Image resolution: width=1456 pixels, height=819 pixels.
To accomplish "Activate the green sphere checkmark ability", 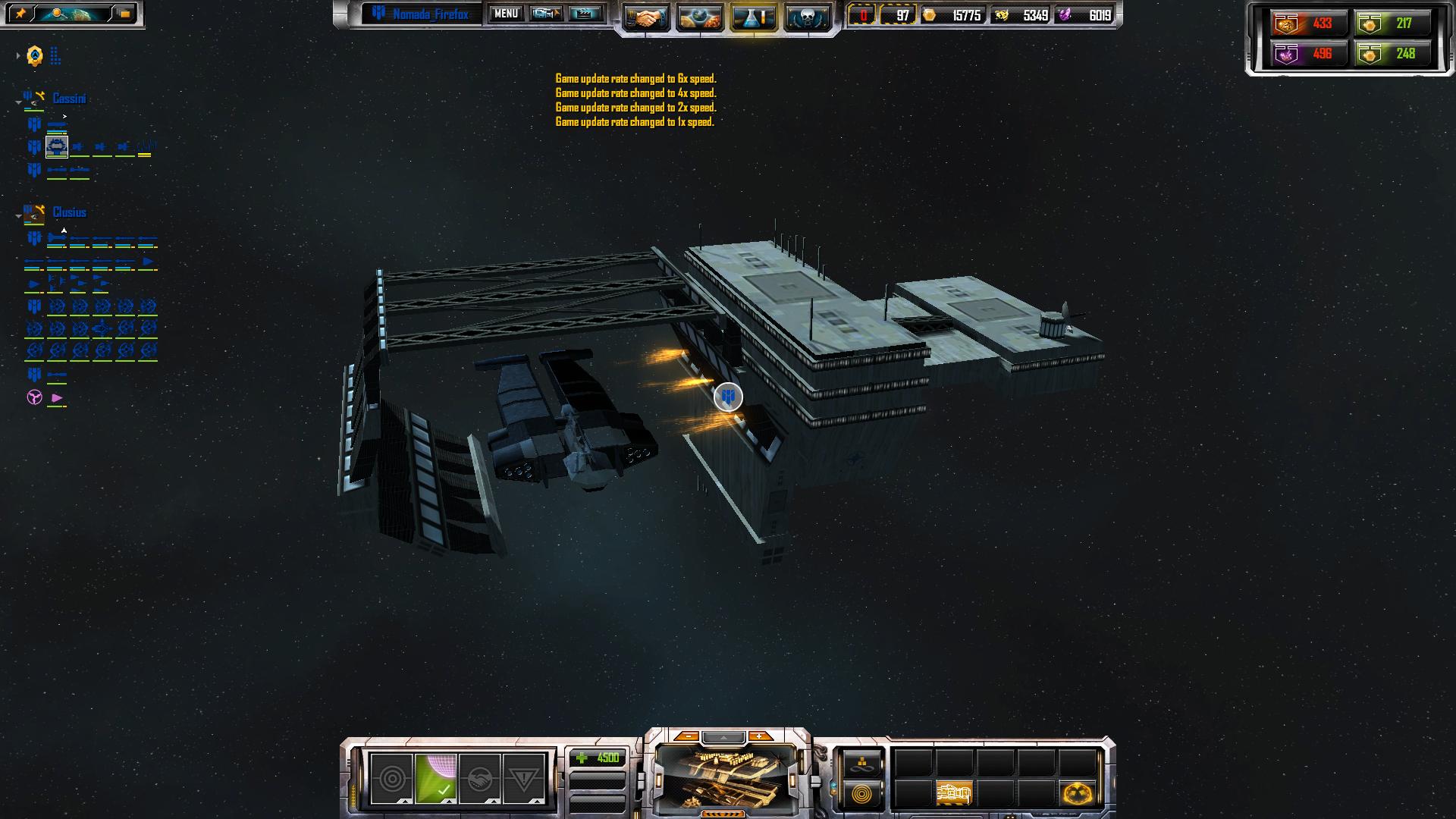I will point(435,779).
